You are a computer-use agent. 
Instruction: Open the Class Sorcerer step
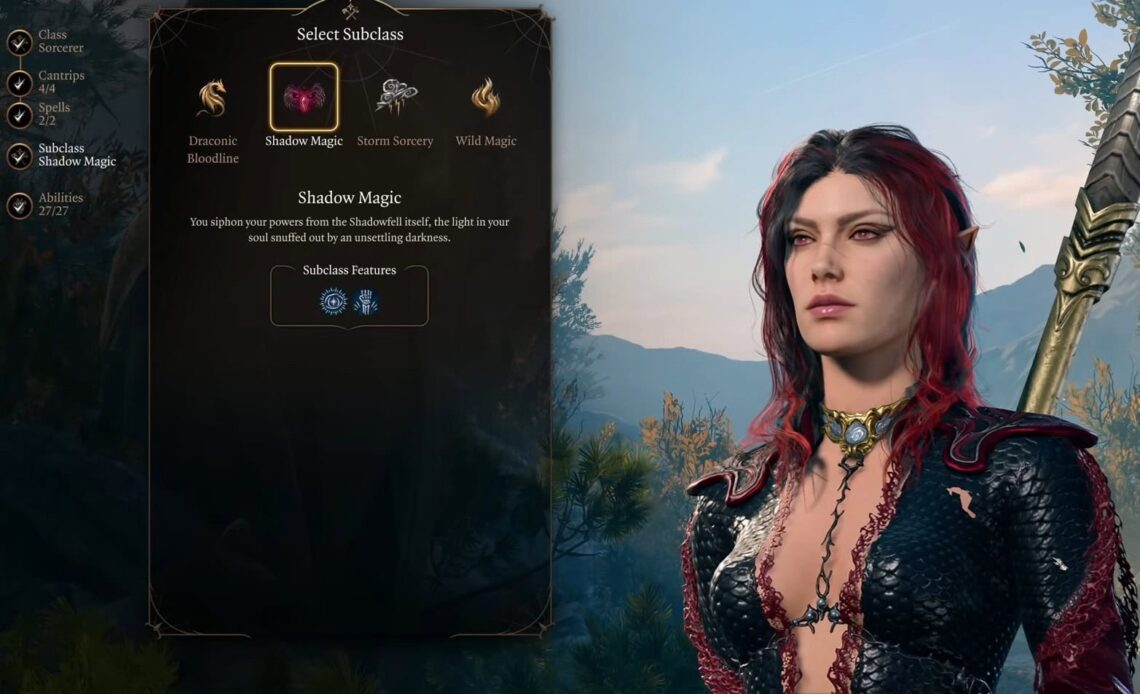[20, 42]
